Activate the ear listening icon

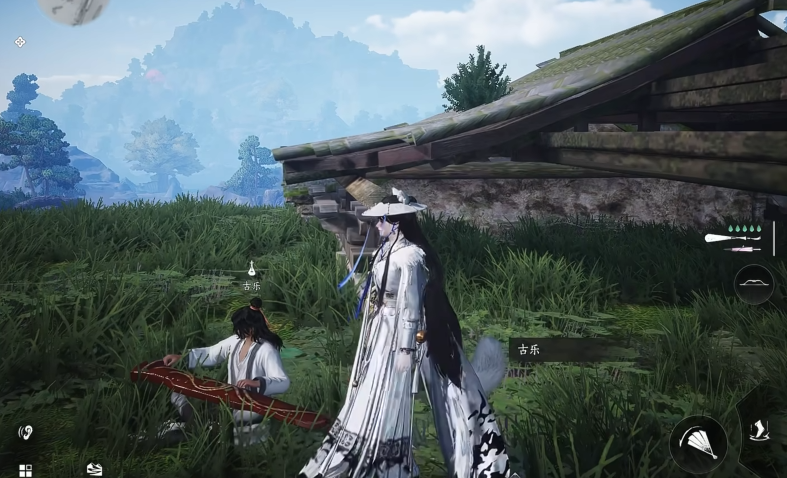coord(26,433)
